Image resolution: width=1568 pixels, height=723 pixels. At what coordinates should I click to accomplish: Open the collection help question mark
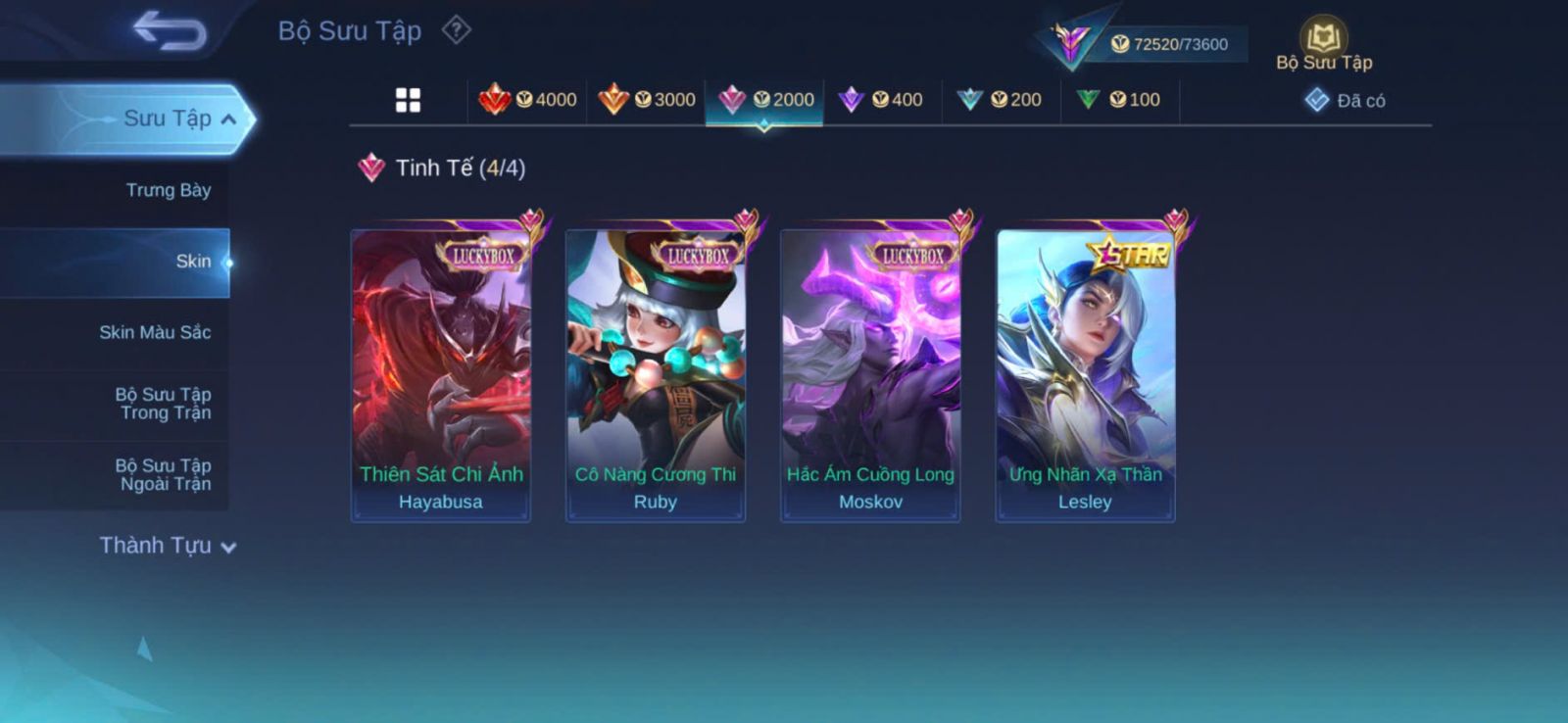pos(456,30)
